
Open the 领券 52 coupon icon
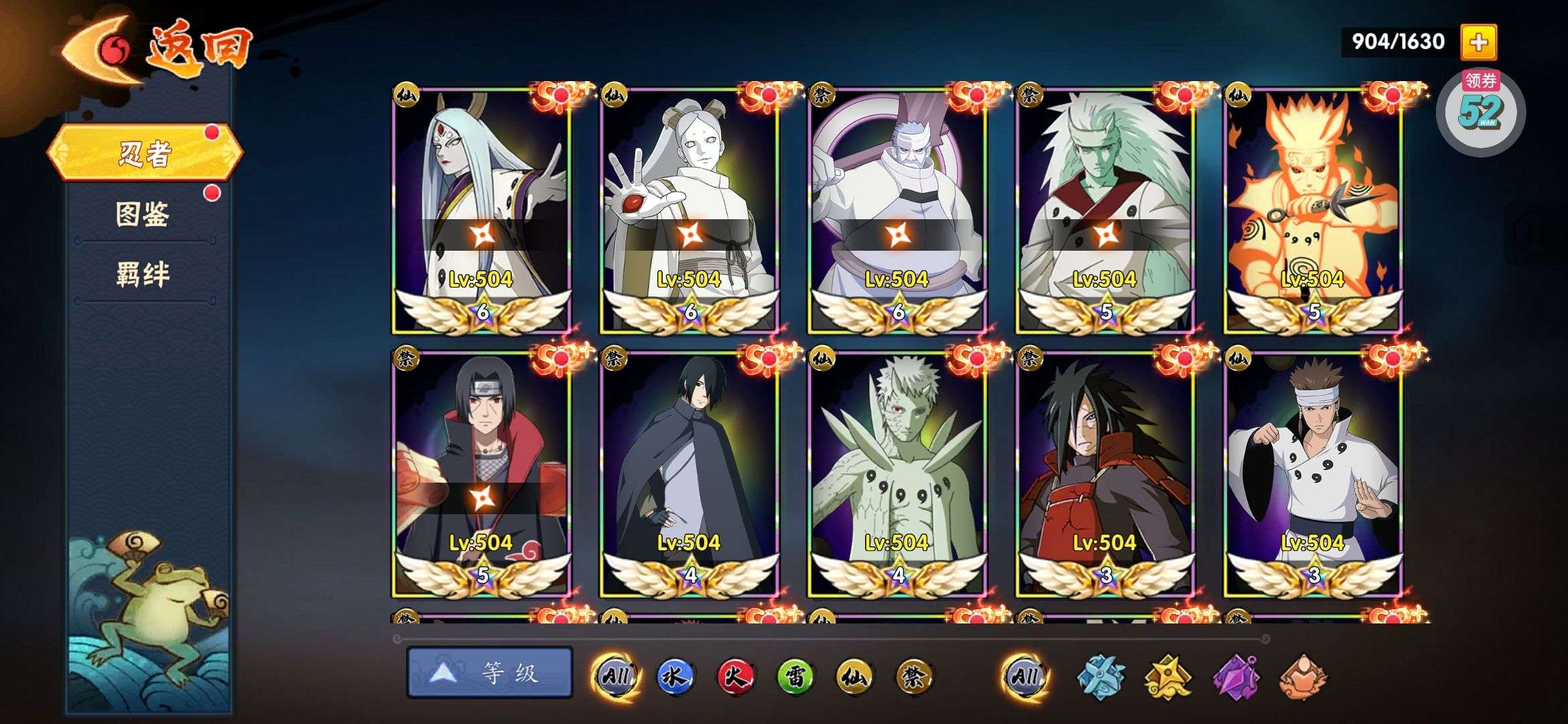(1480, 111)
